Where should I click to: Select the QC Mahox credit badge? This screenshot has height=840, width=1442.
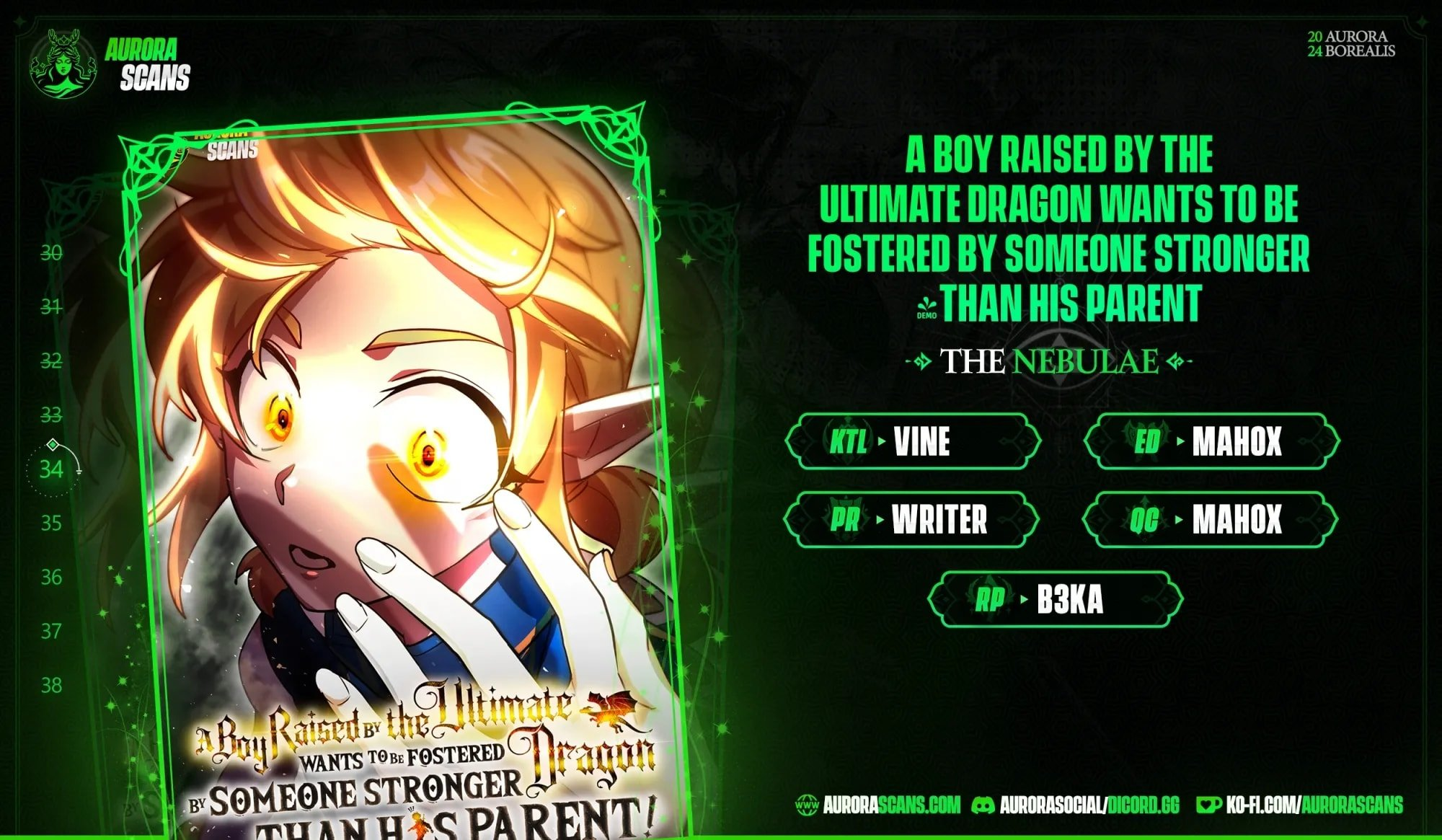tap(1211, 519)
